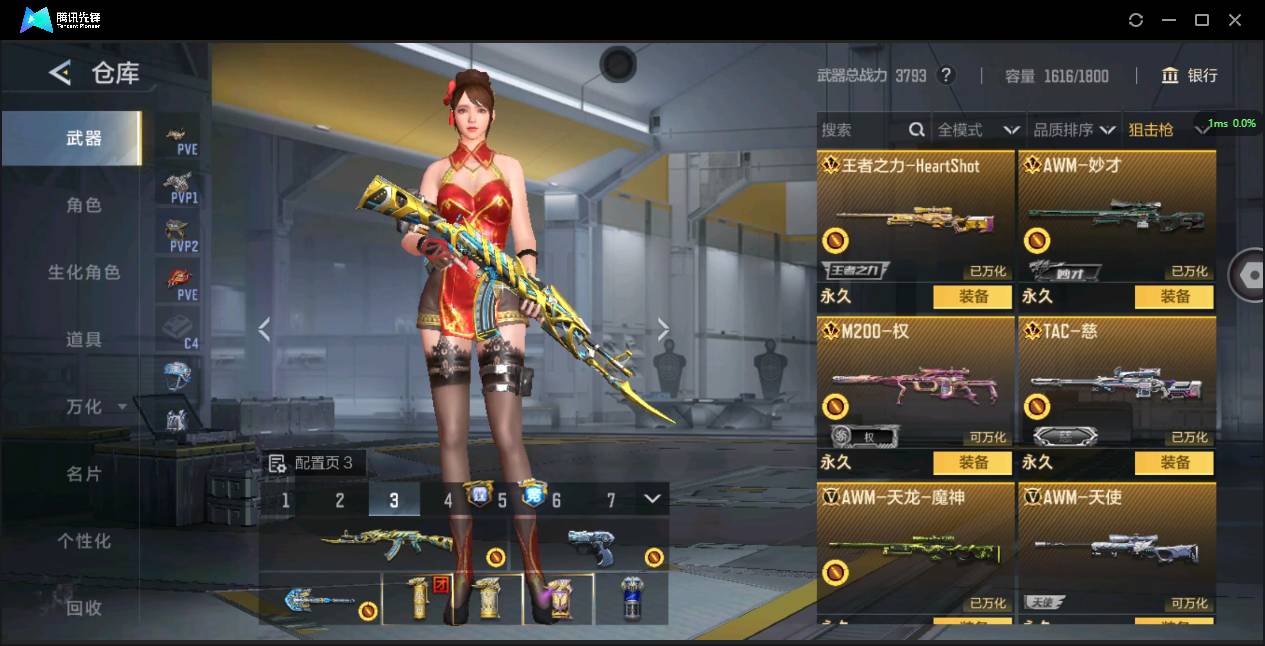
Task: Open the 银行 bank
Action: 1189,76
